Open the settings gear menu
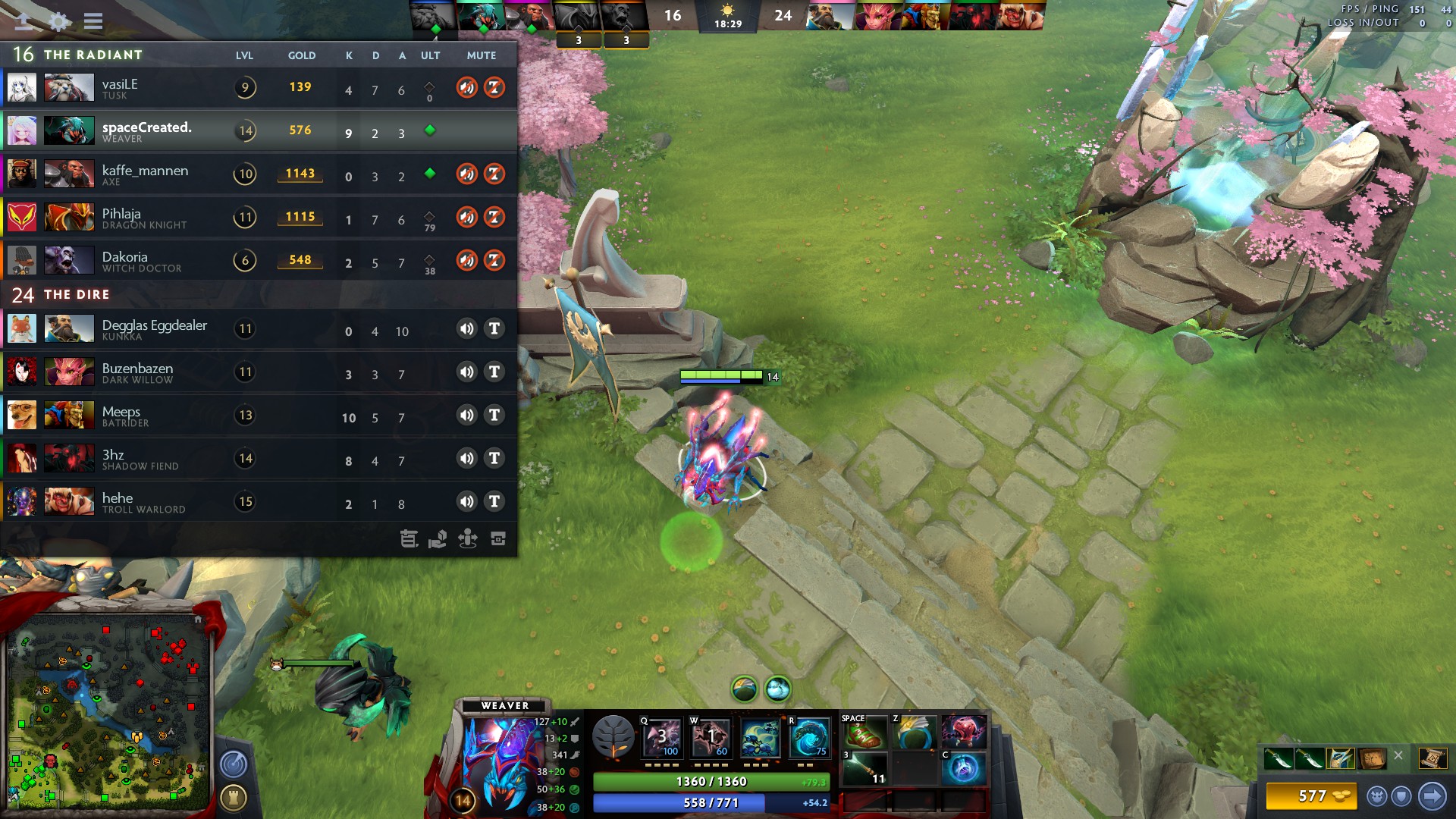The height and width of the screenshot is (819, 1456). (x=59, y=20)
